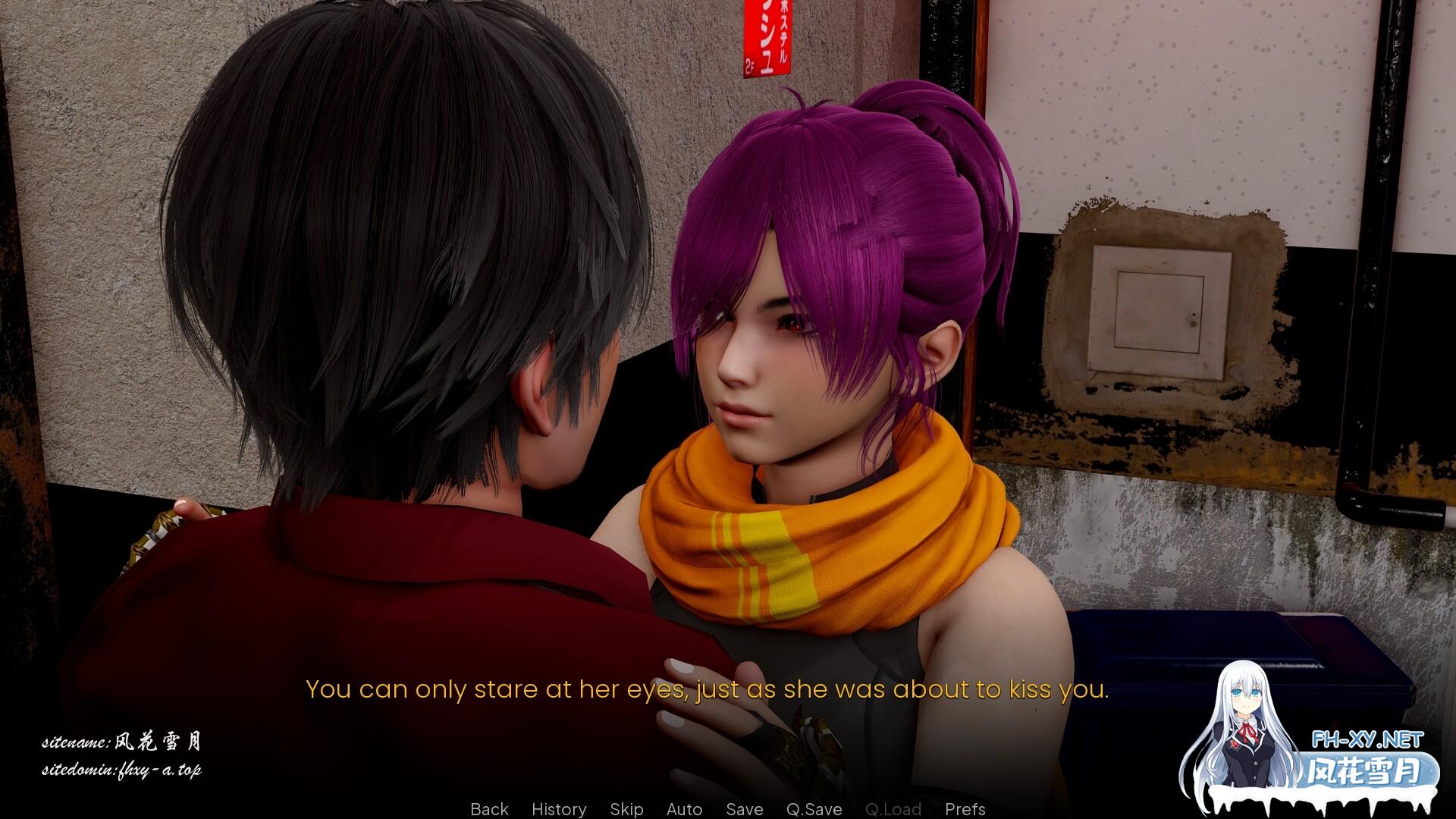Go back using the Back button
The height and width of the screenshot is (819, 1456).
[x=489, y=809]
